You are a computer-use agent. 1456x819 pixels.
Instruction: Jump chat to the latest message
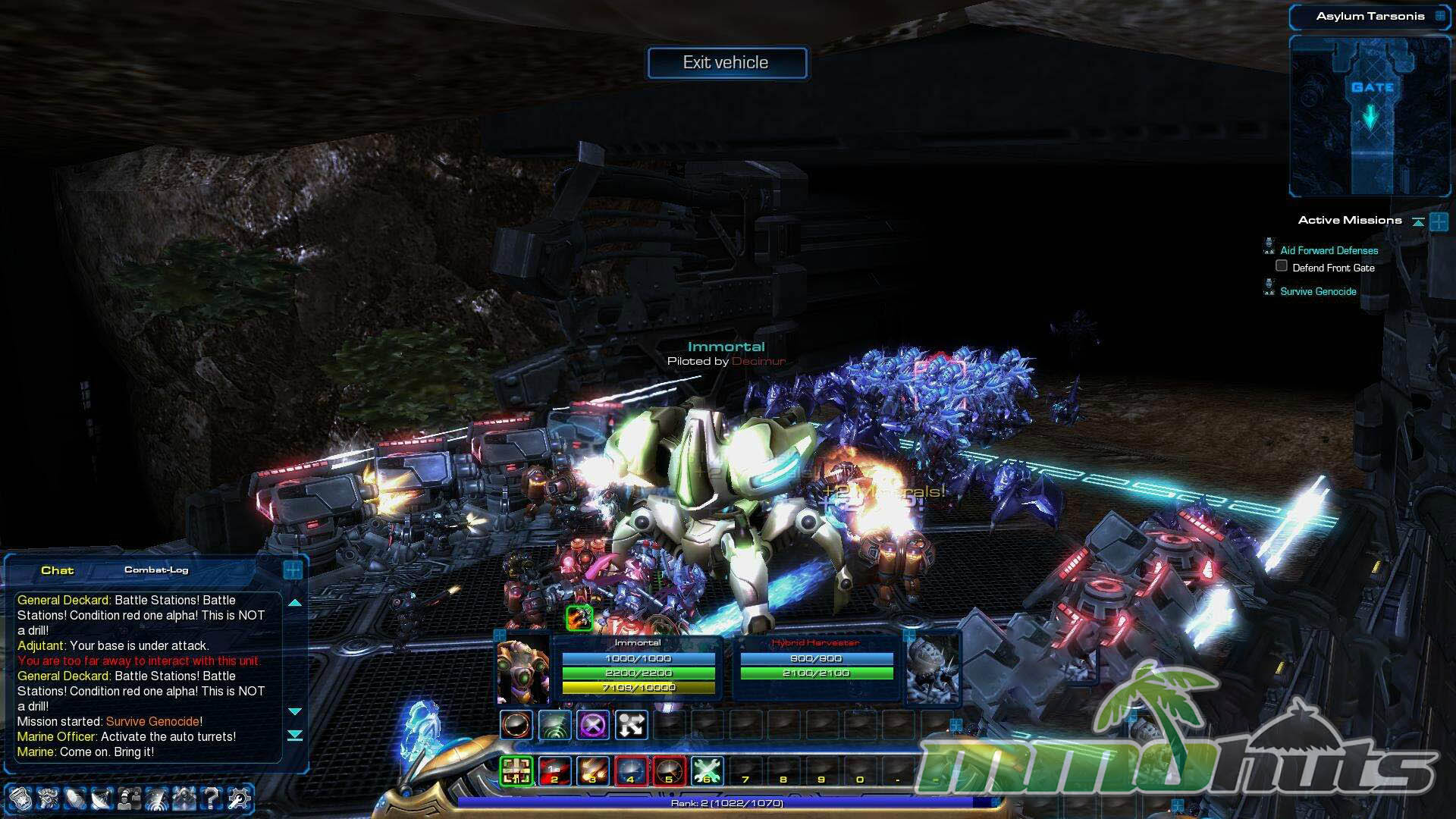click(295, 736)
